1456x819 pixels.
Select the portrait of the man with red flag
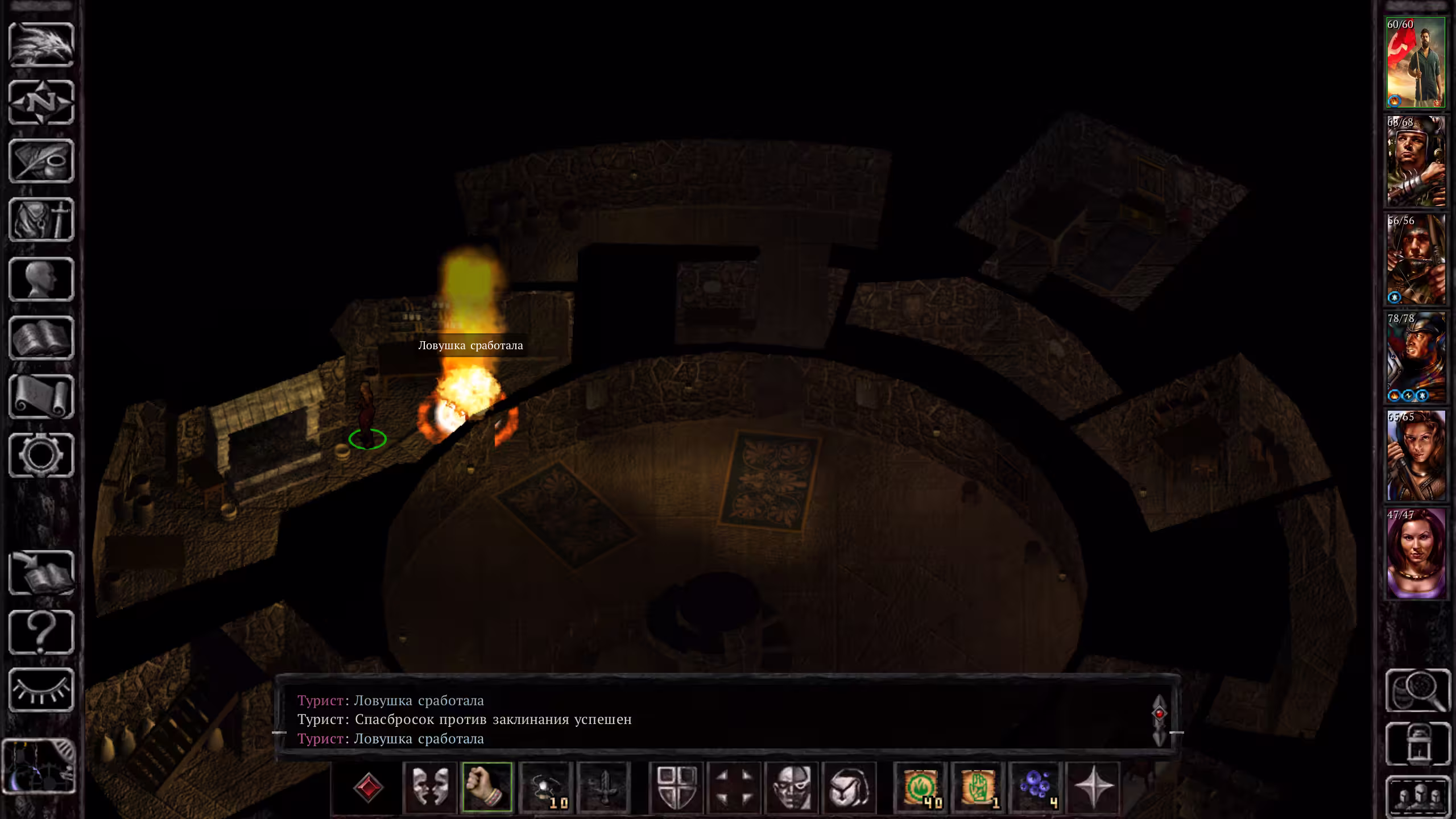click(1415, 63)
